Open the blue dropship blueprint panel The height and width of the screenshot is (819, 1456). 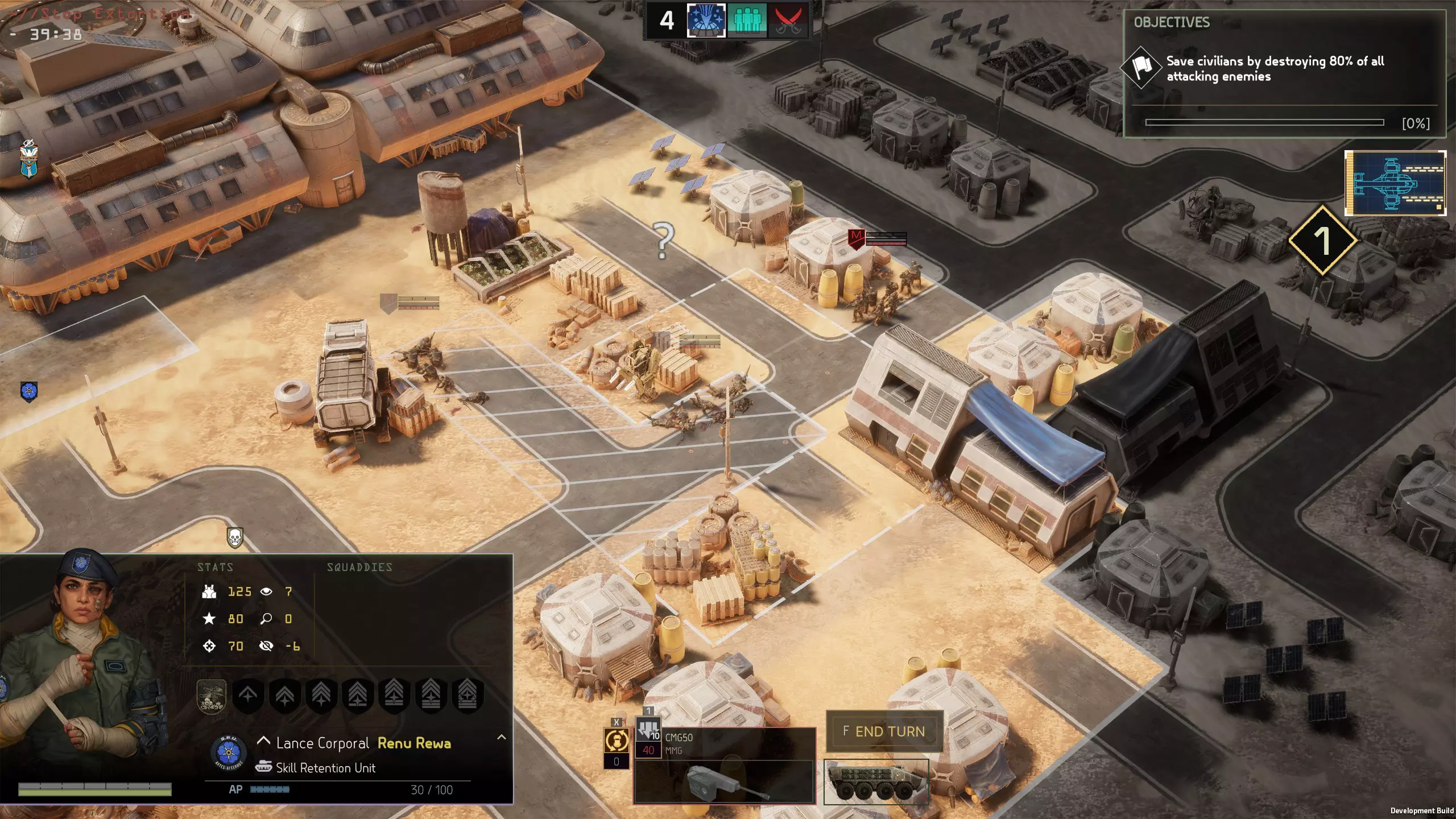pyautogui.click(x=1395, y=183)
